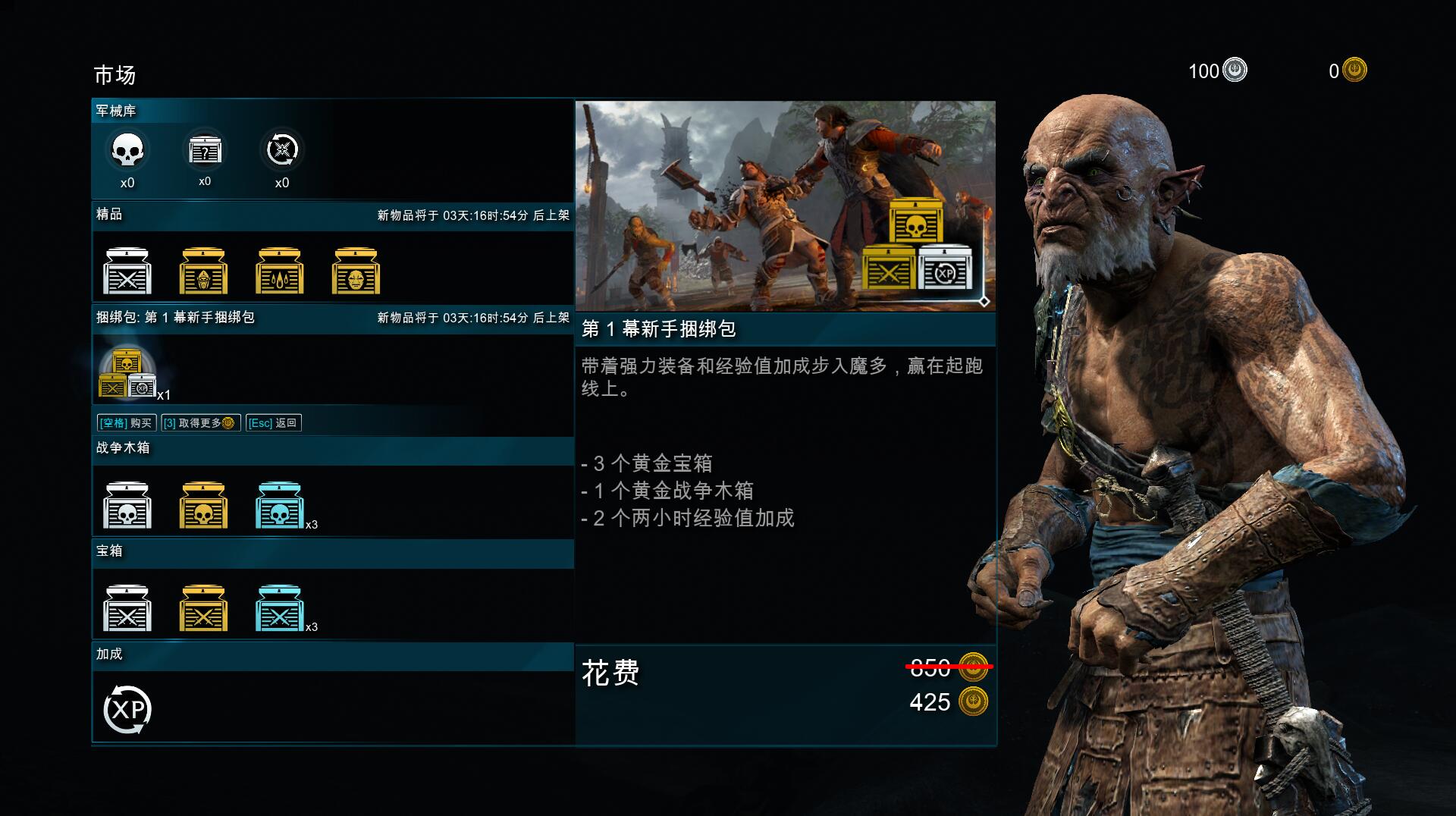This screenshot has width=1456, height=816.
Task: Go back using the 返回 button
Action: click(274, 423)
